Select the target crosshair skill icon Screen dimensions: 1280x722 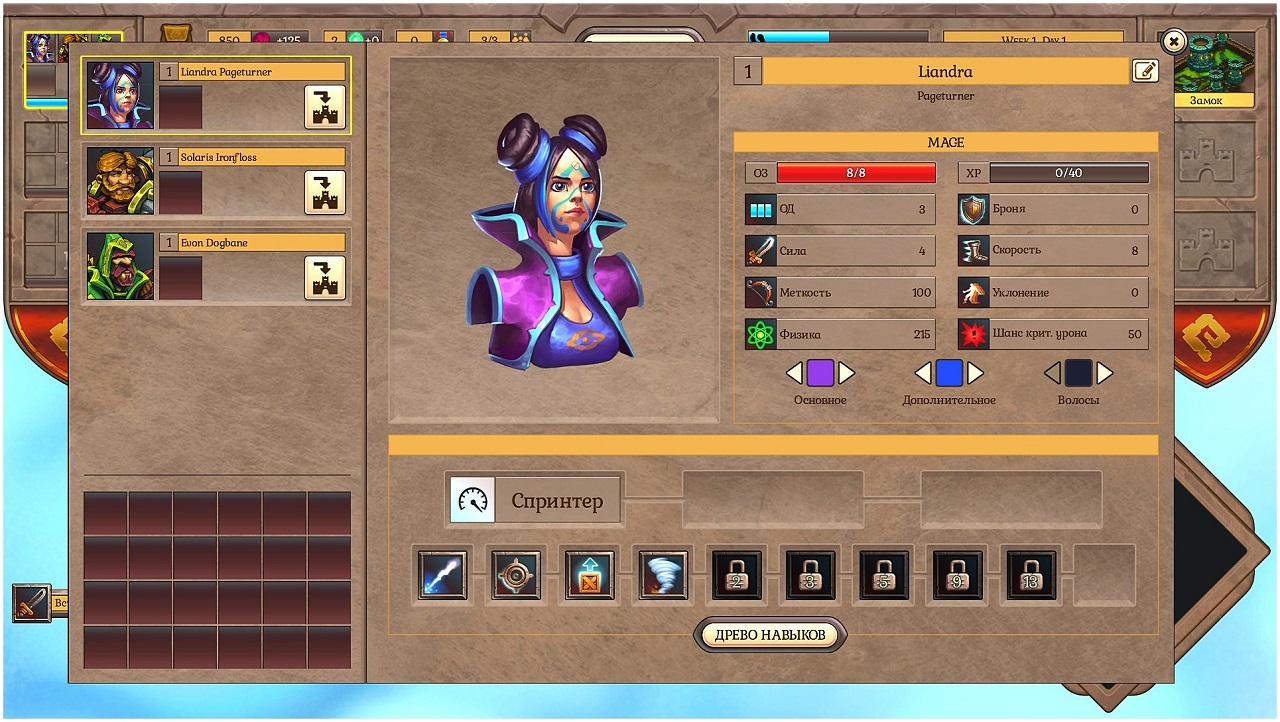tap(516, 575)
